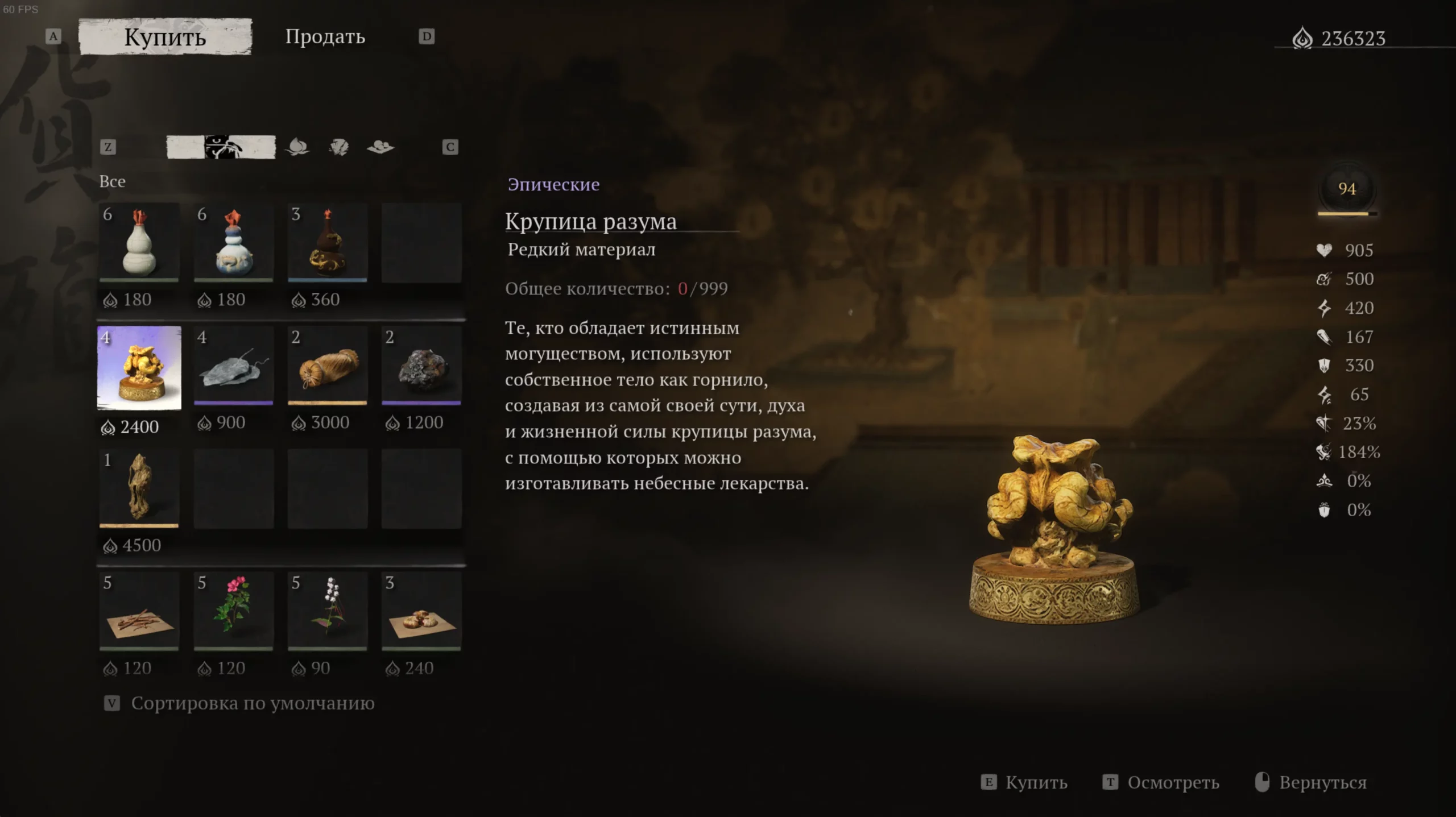
Task: Switch to the Продать tab
Action: [325, 37]
